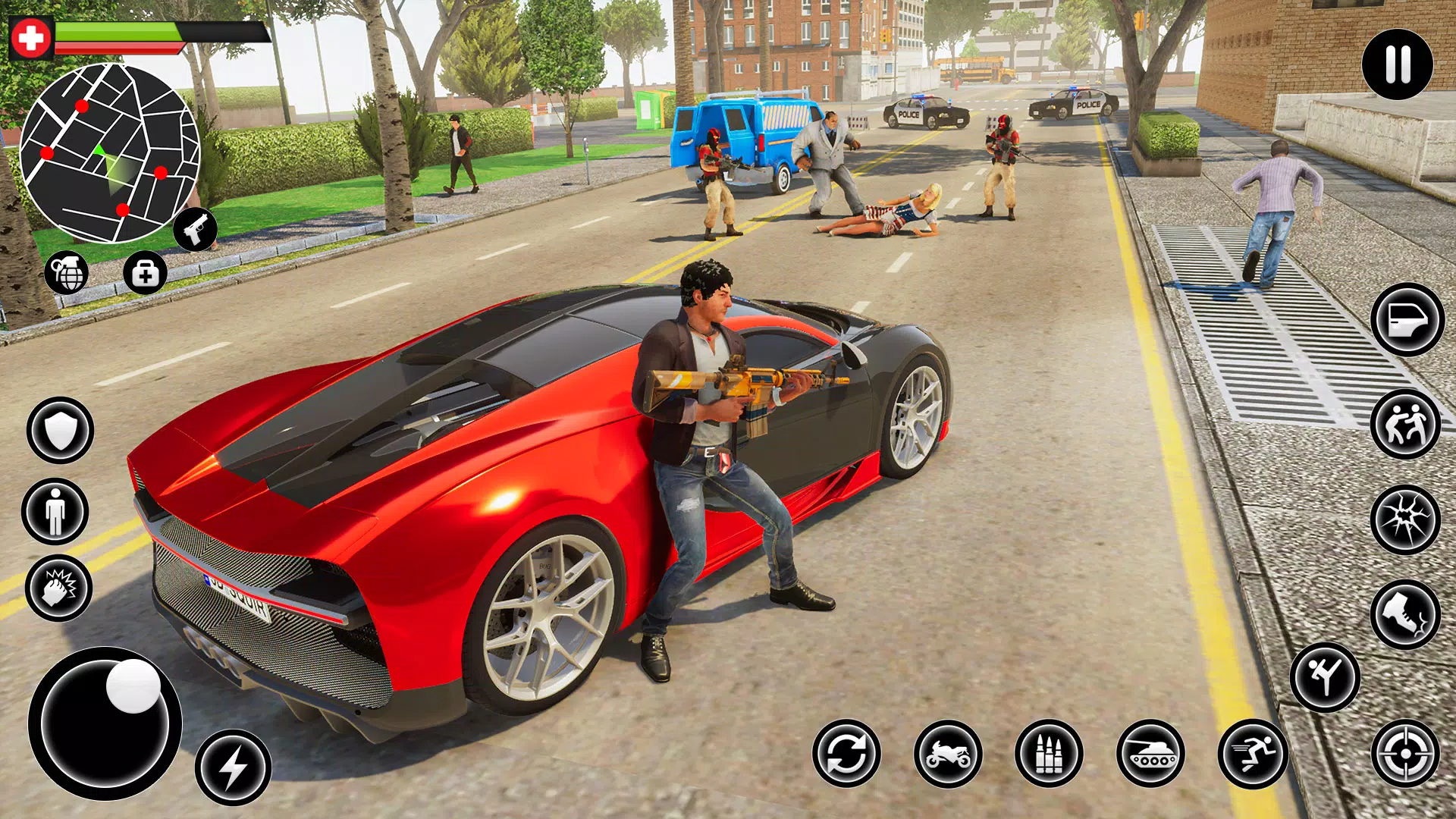Image resolution: width=1456 pixels, height=819 pixels.
Task: Open the circular city minimap
Action: tap(110, 152)
